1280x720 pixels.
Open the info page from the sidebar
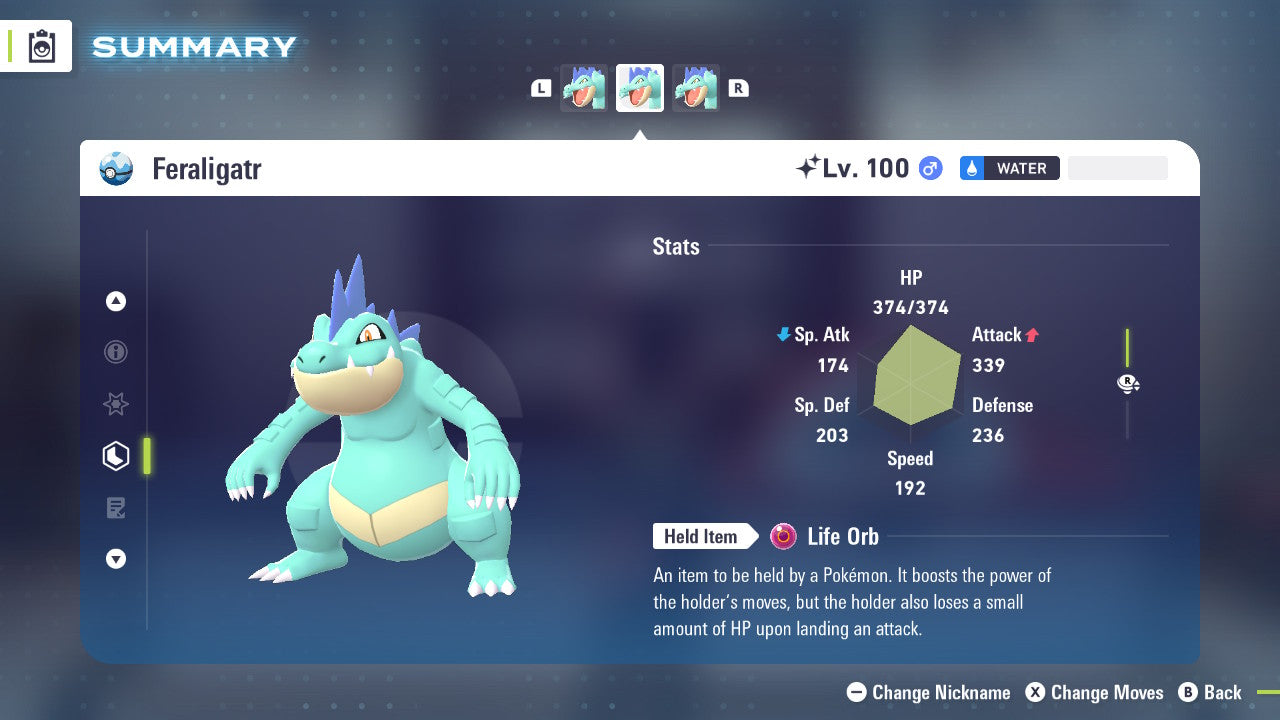coord(115,352)
